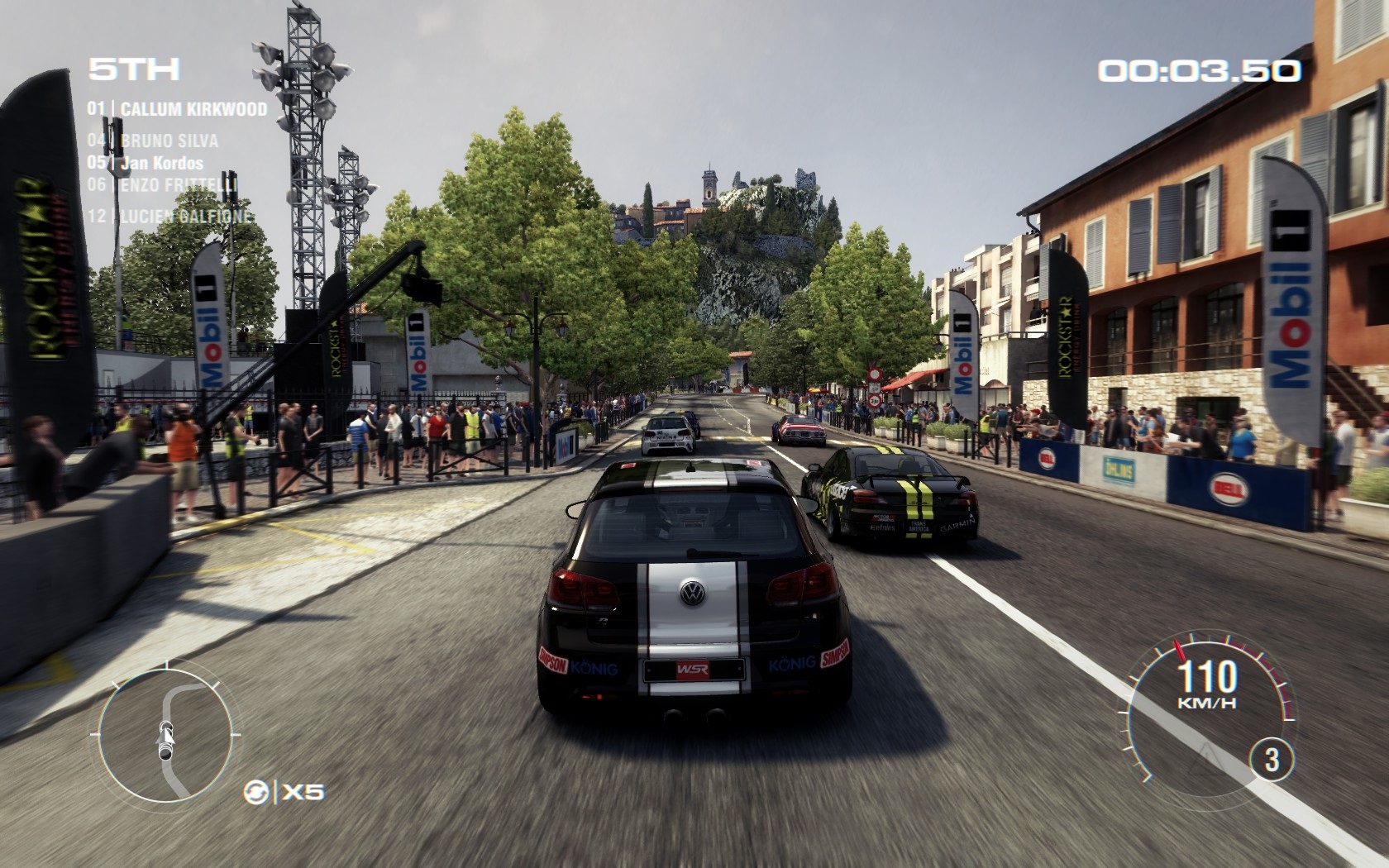Click Jan Kordos leaderboard entry
The height and width of the screenshot is (868, 1389).
(146, 163)
